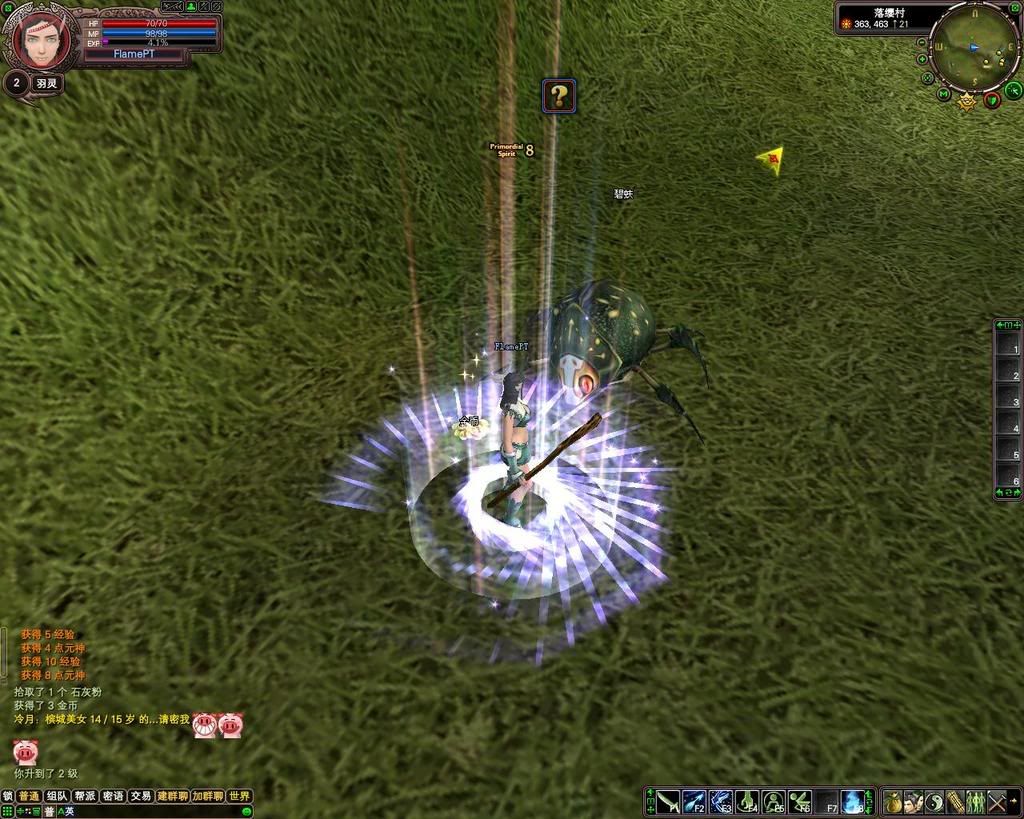Open the inventory bag icon
This screenshot has height=819, width=1024.
pos(893,801)
